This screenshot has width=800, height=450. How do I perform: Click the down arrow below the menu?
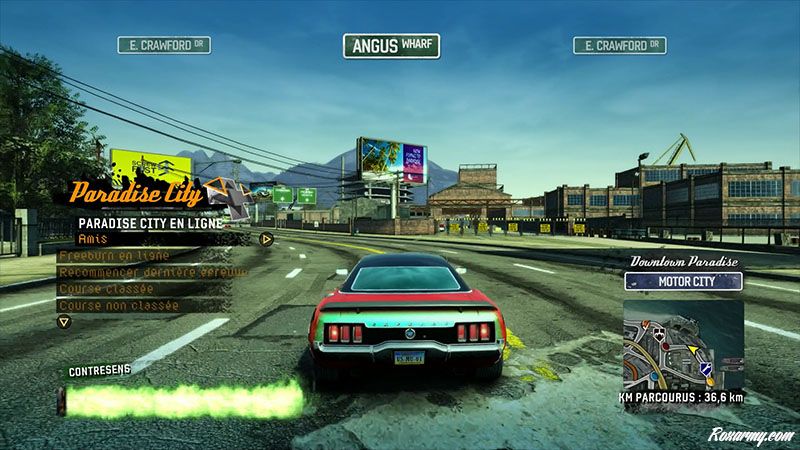(x=64, y=322)
